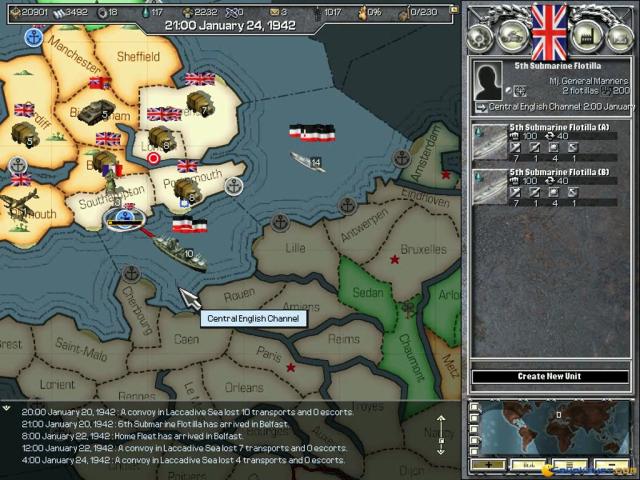Click the Union Jack flag for diplomacy
Image resolution: width=640 pixels, height=480 pixels.
548,32
